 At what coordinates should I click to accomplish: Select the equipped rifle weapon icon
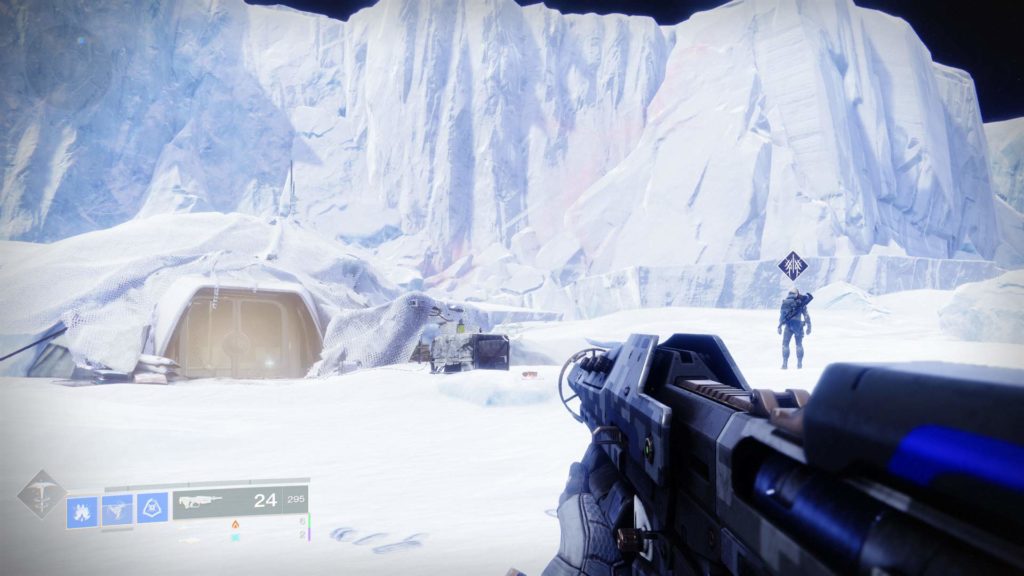[201, 501]
